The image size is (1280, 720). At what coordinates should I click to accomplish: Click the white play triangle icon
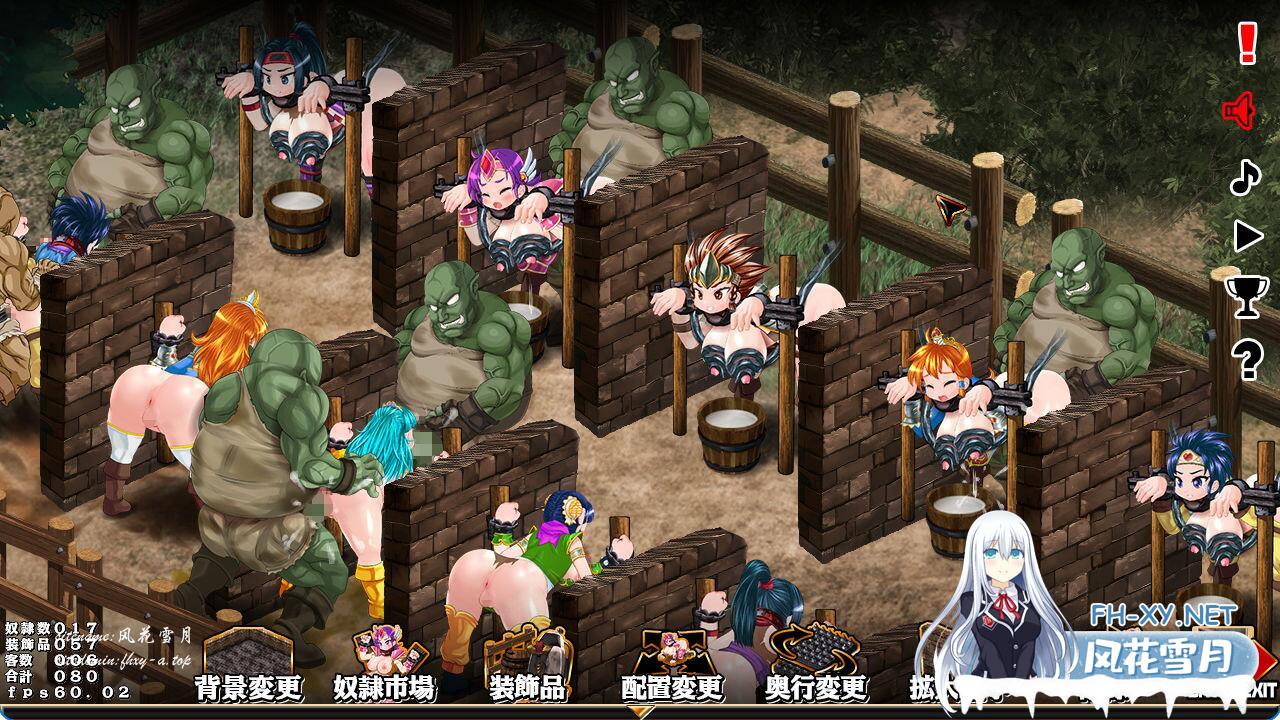coord(1247,236)
